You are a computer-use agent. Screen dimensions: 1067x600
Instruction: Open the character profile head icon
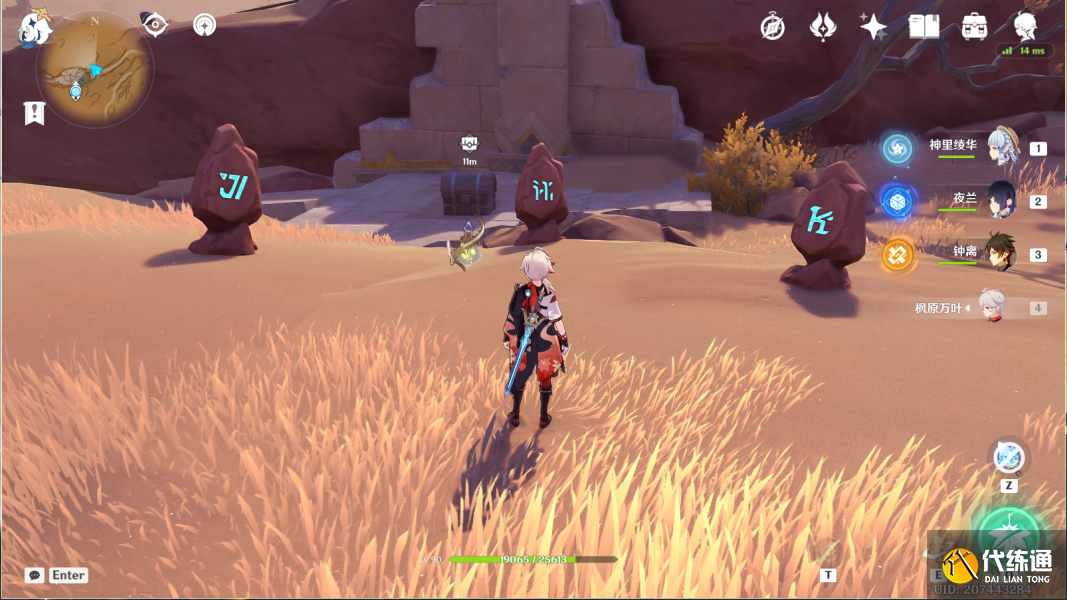pos(1025,26)
